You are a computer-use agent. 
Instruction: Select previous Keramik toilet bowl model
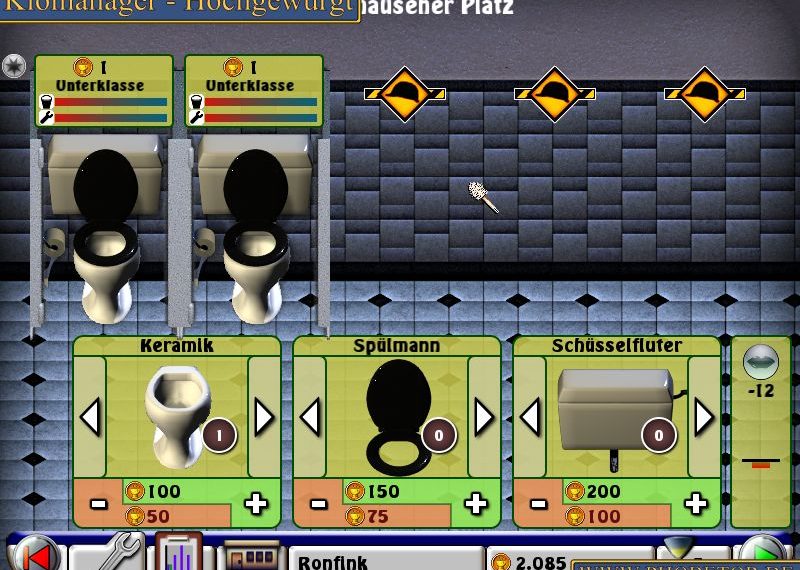click(x=90, y=416)
